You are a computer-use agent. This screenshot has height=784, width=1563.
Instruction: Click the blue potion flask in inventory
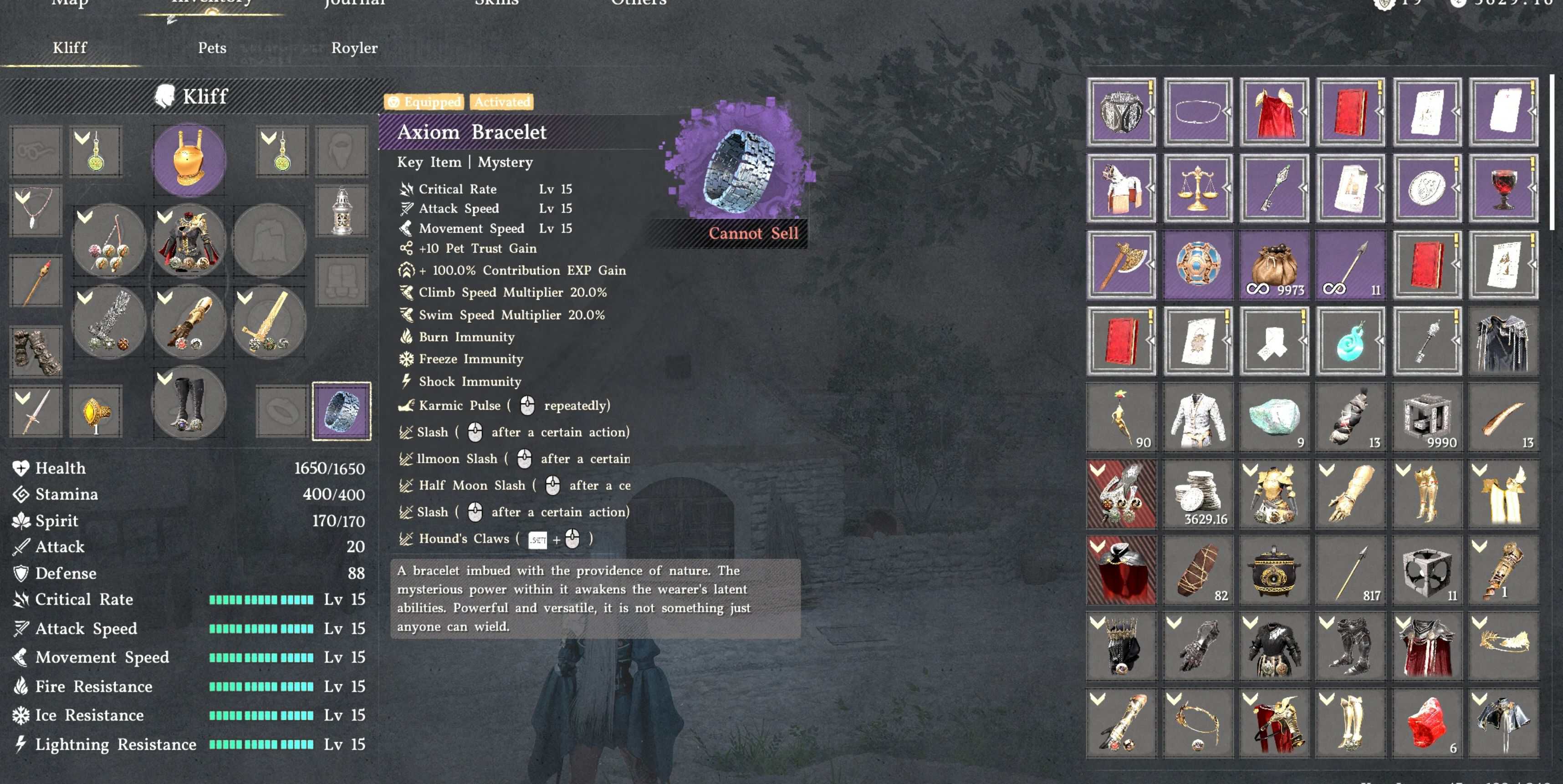coord(1350,341)
